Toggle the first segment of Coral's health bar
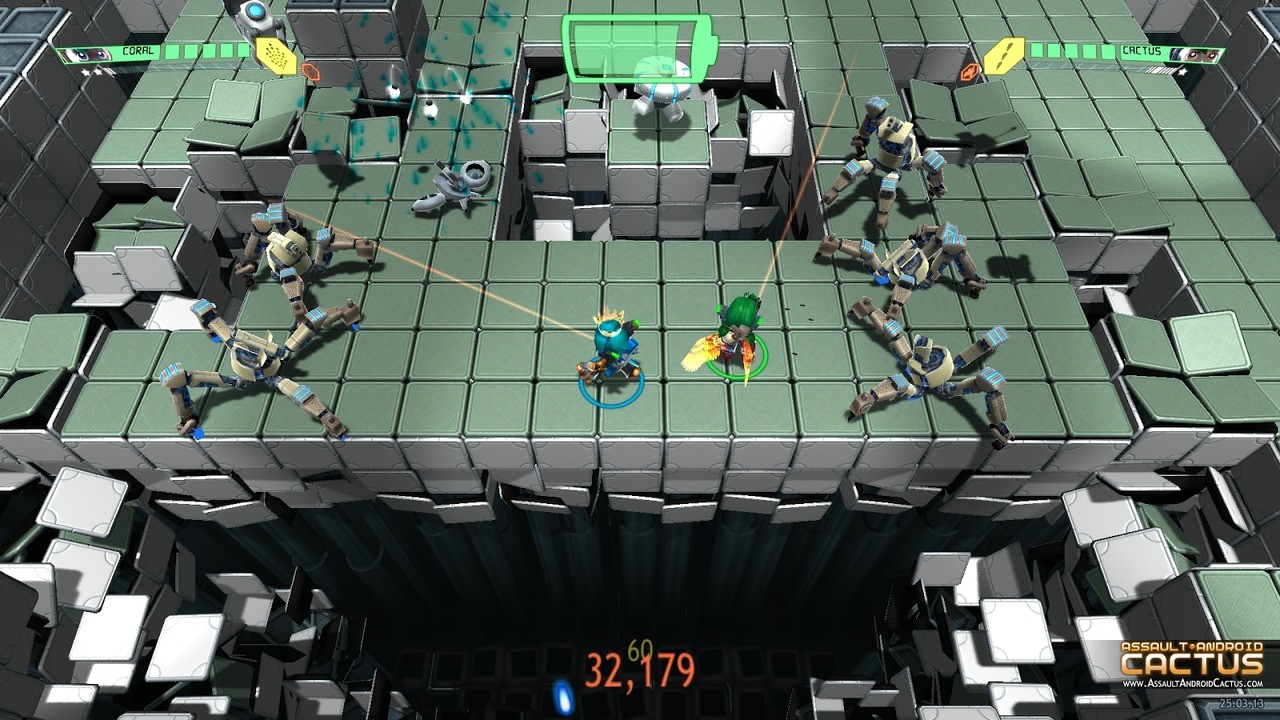The height and width of the screenshot is (720, 1280). point(170,52)
